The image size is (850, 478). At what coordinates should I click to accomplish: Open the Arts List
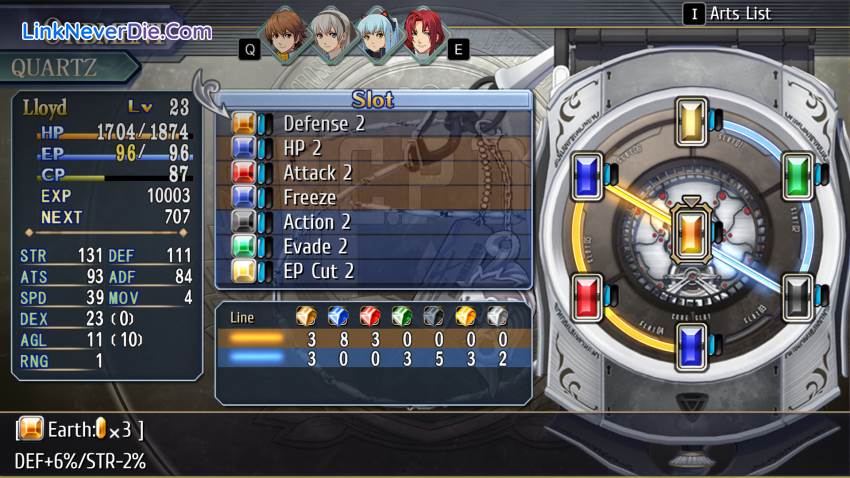tap(740, 14)
